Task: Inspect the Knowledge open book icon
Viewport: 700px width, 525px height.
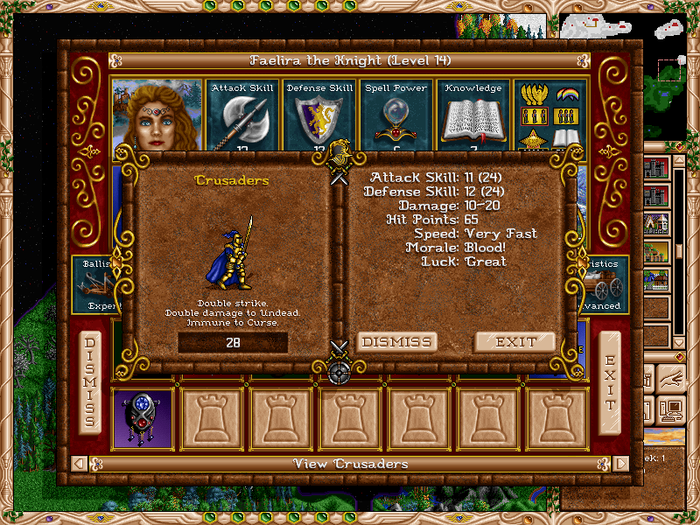Action: click(473, 117)
